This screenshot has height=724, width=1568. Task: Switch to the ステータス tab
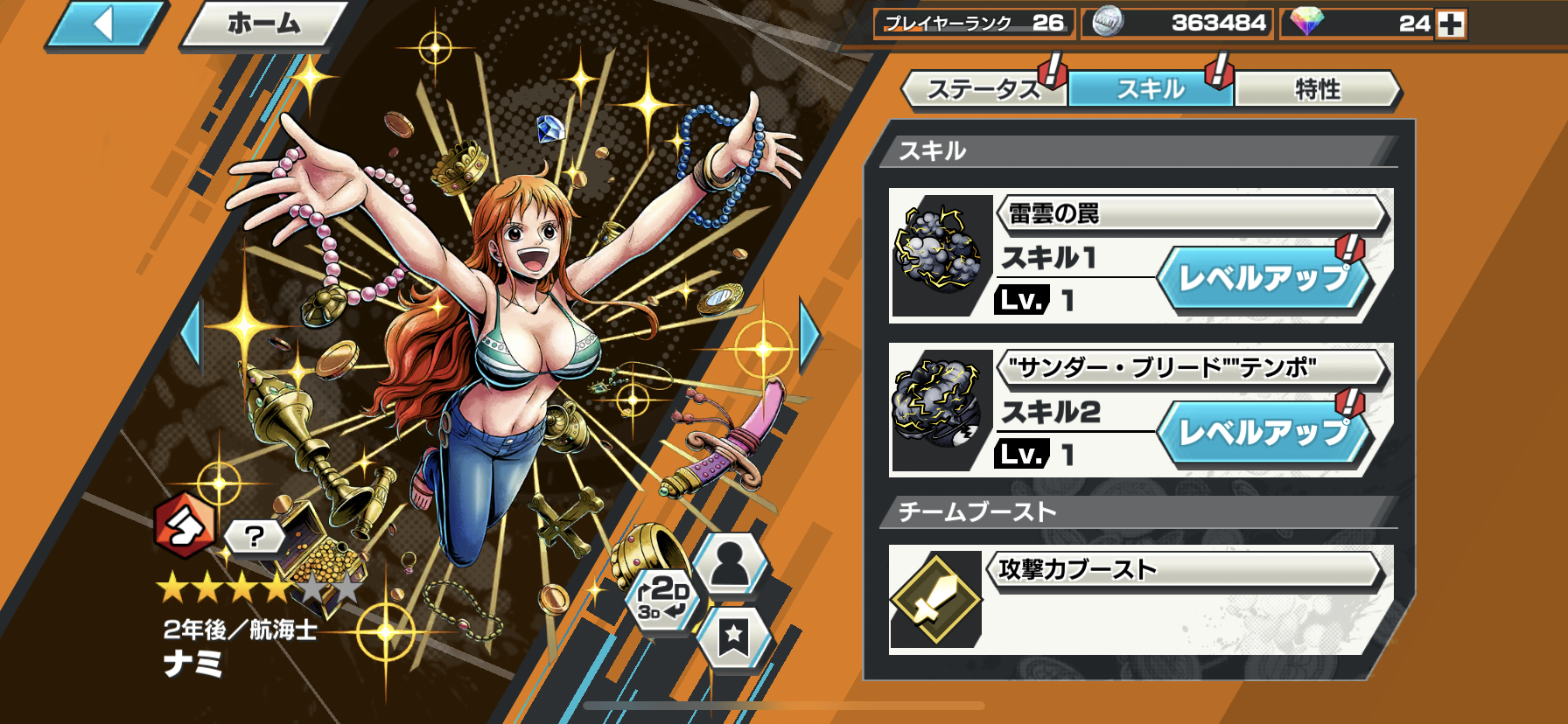click(983, 89)
